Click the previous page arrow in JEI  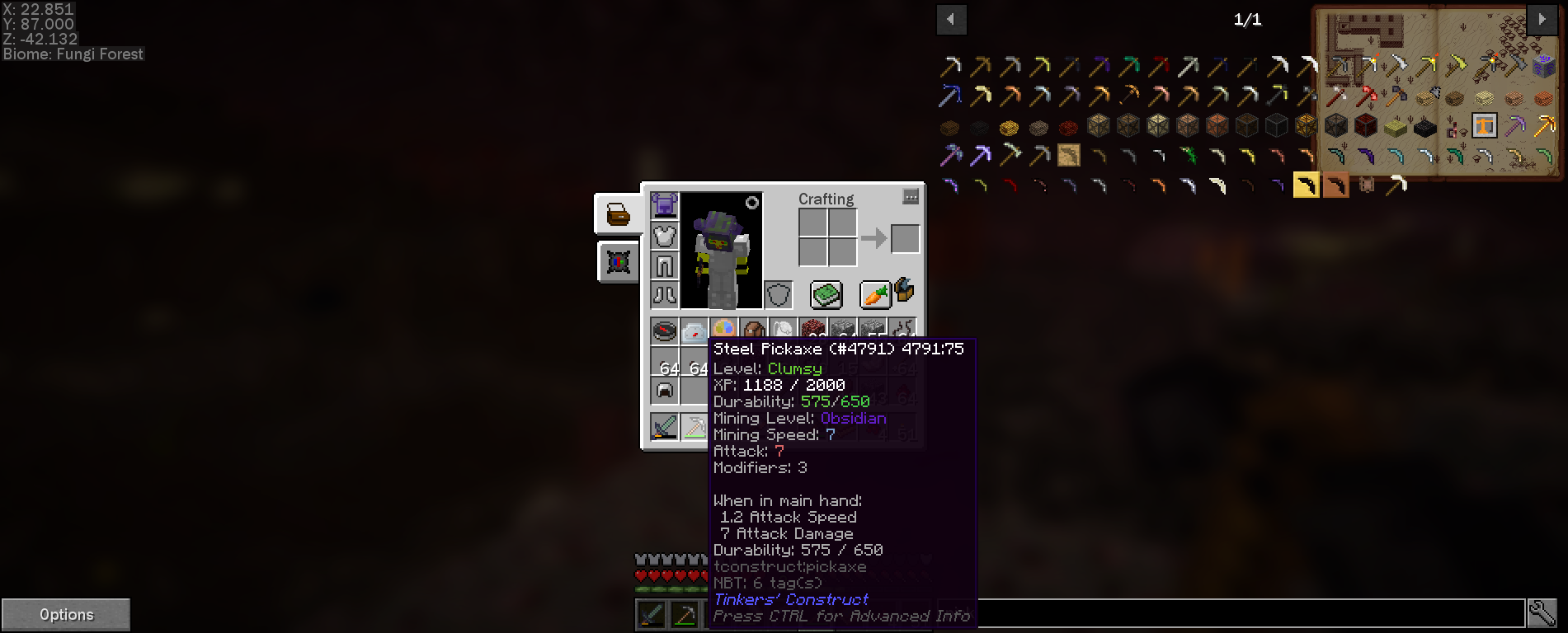coord(952,19)
